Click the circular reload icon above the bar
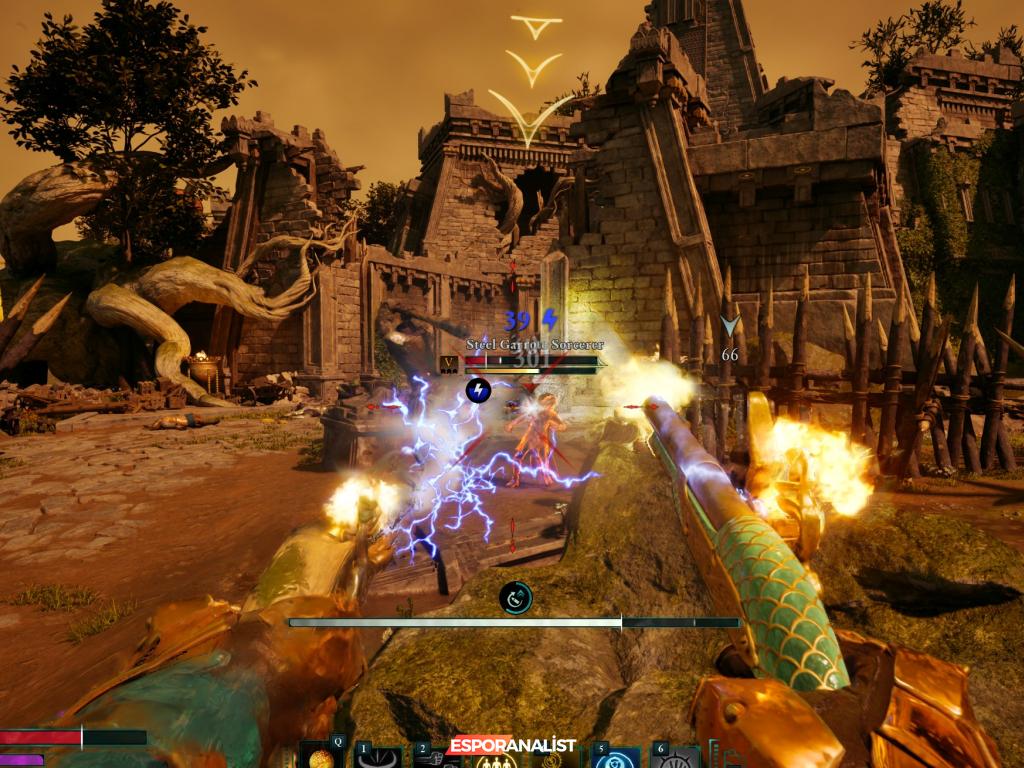The width and height of the screenshot is (1024, 768). click(x=516, y=598)
